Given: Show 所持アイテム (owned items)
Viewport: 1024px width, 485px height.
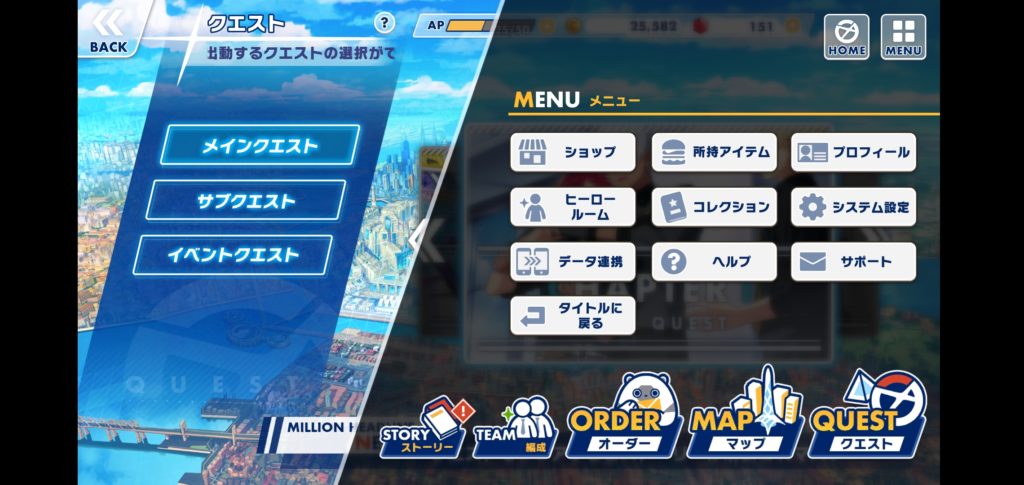Looking at the screenshot, I should [714, 152].
